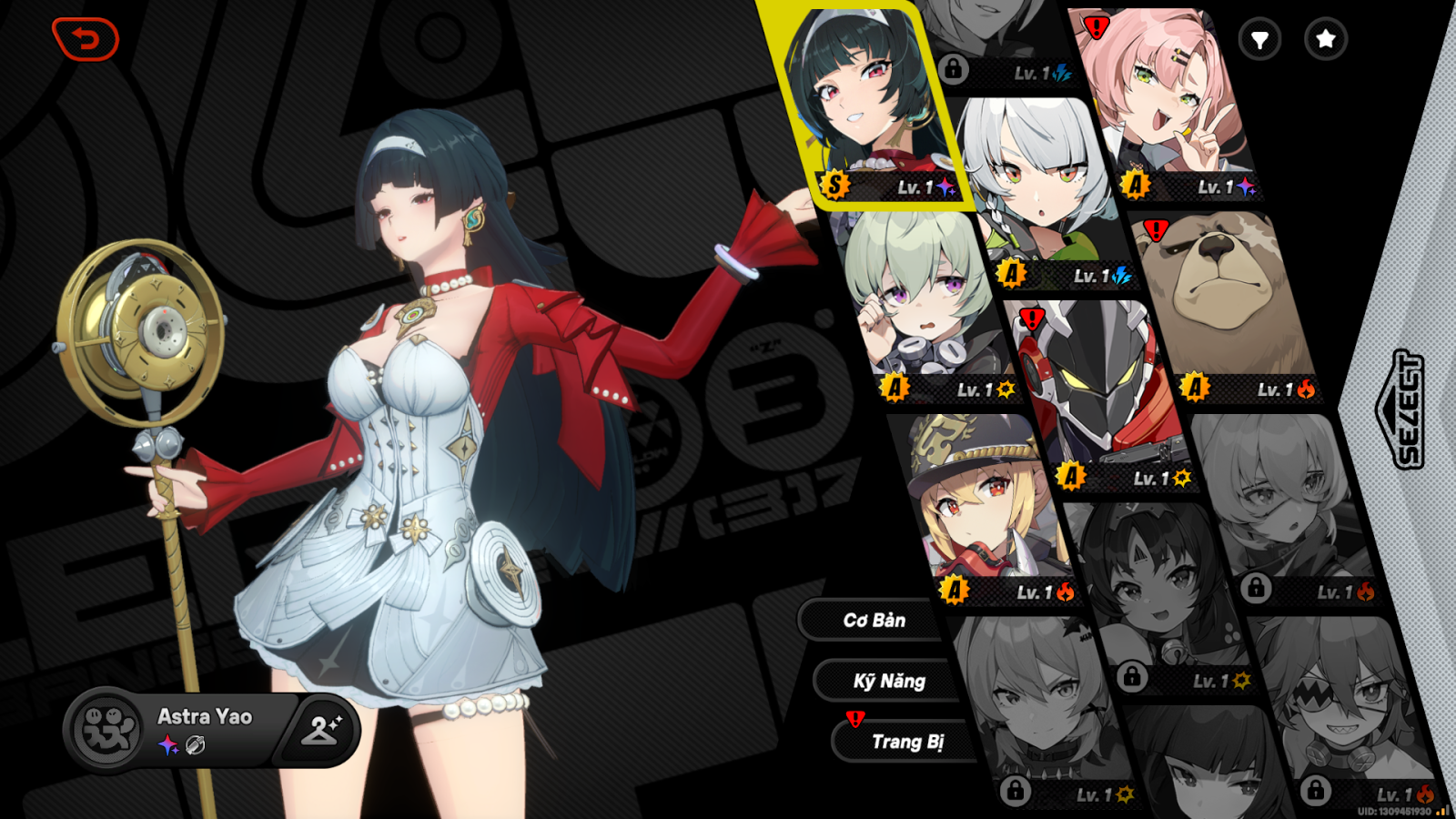The height and width of the screenshot is (819, 1456).
Task: Click the lock icon on a grayed-out portrait
Action: 954,69
